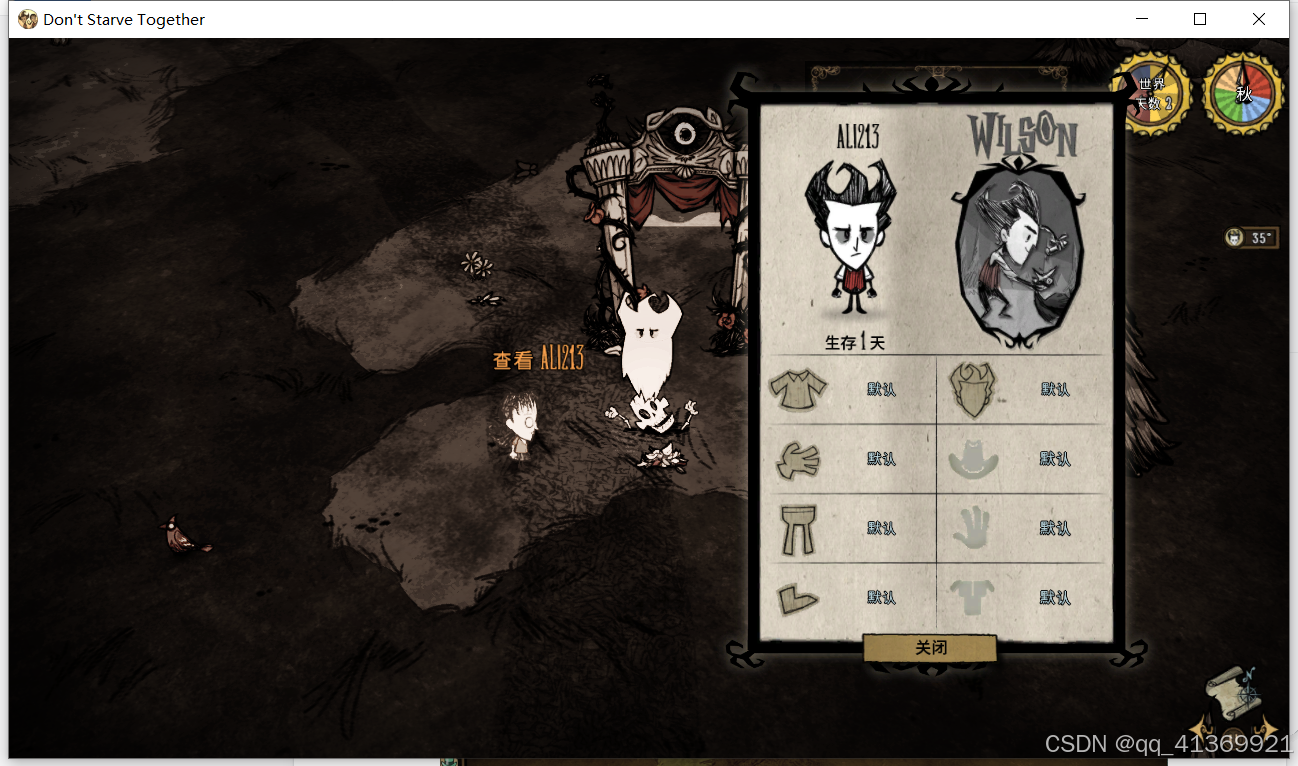
Task: Rotate camera with the left gold arrow
Action: click(x=1200, y=729)
